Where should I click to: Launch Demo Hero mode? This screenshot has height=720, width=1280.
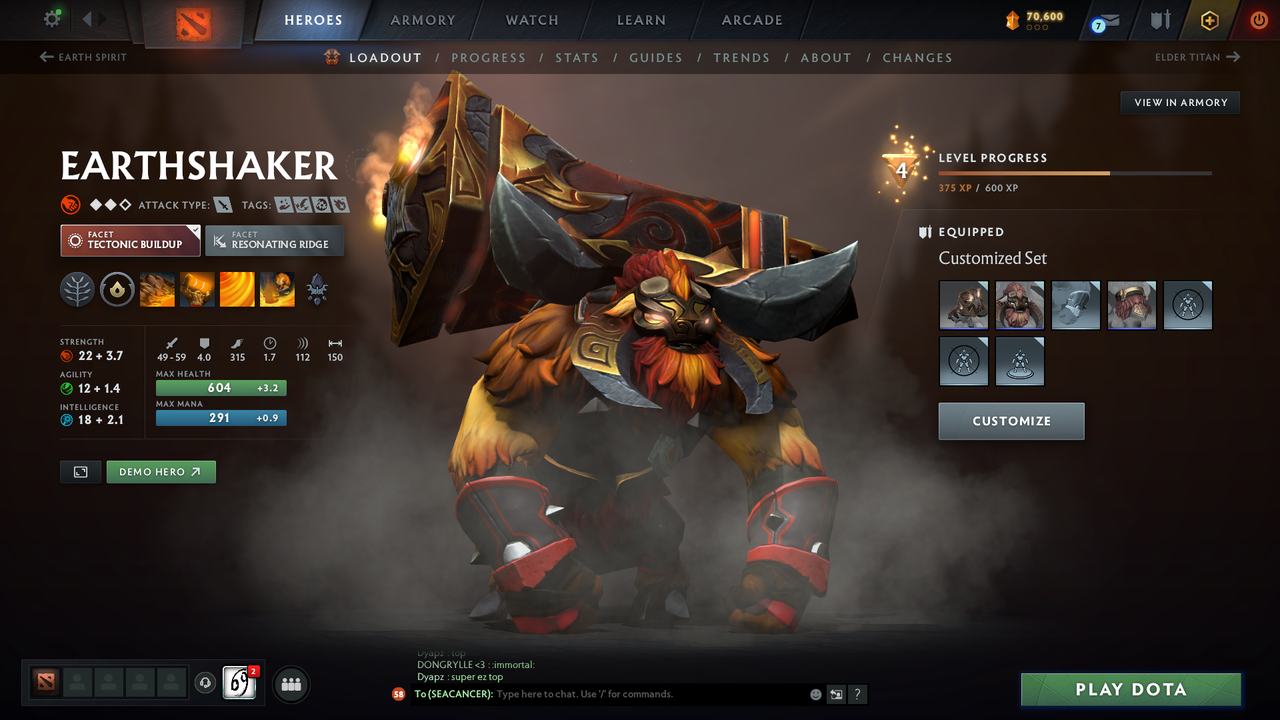pyautogui.click(x=160, y=472)
